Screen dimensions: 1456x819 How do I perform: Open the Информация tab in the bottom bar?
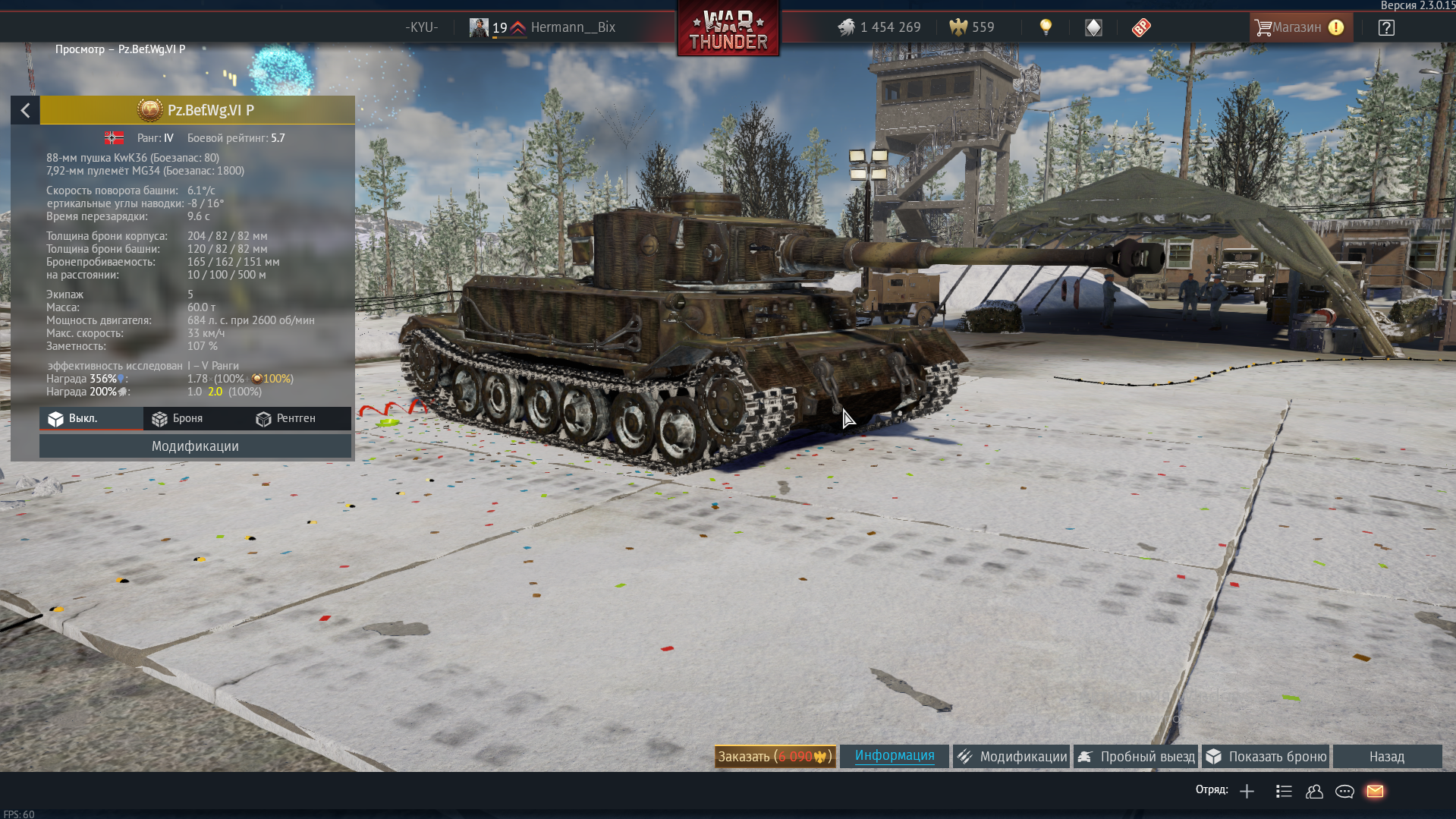coord(895,756)
